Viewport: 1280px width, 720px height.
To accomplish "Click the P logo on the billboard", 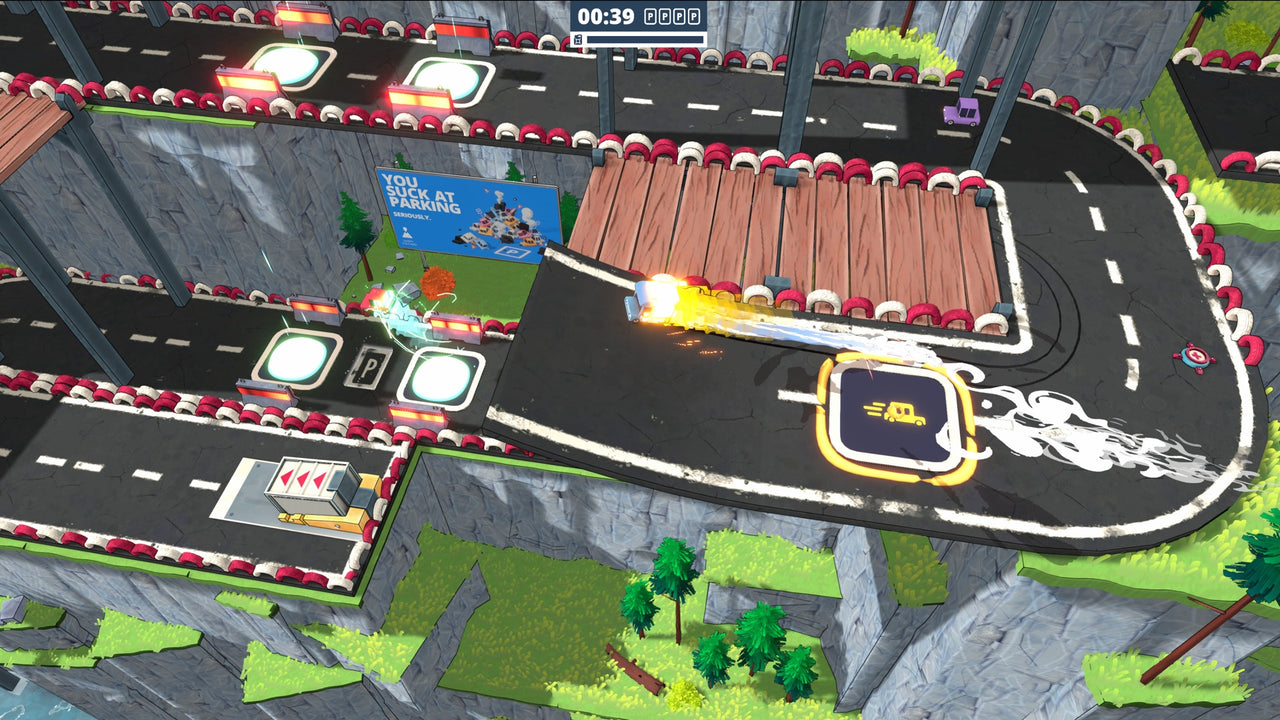I will pos(513,252).
